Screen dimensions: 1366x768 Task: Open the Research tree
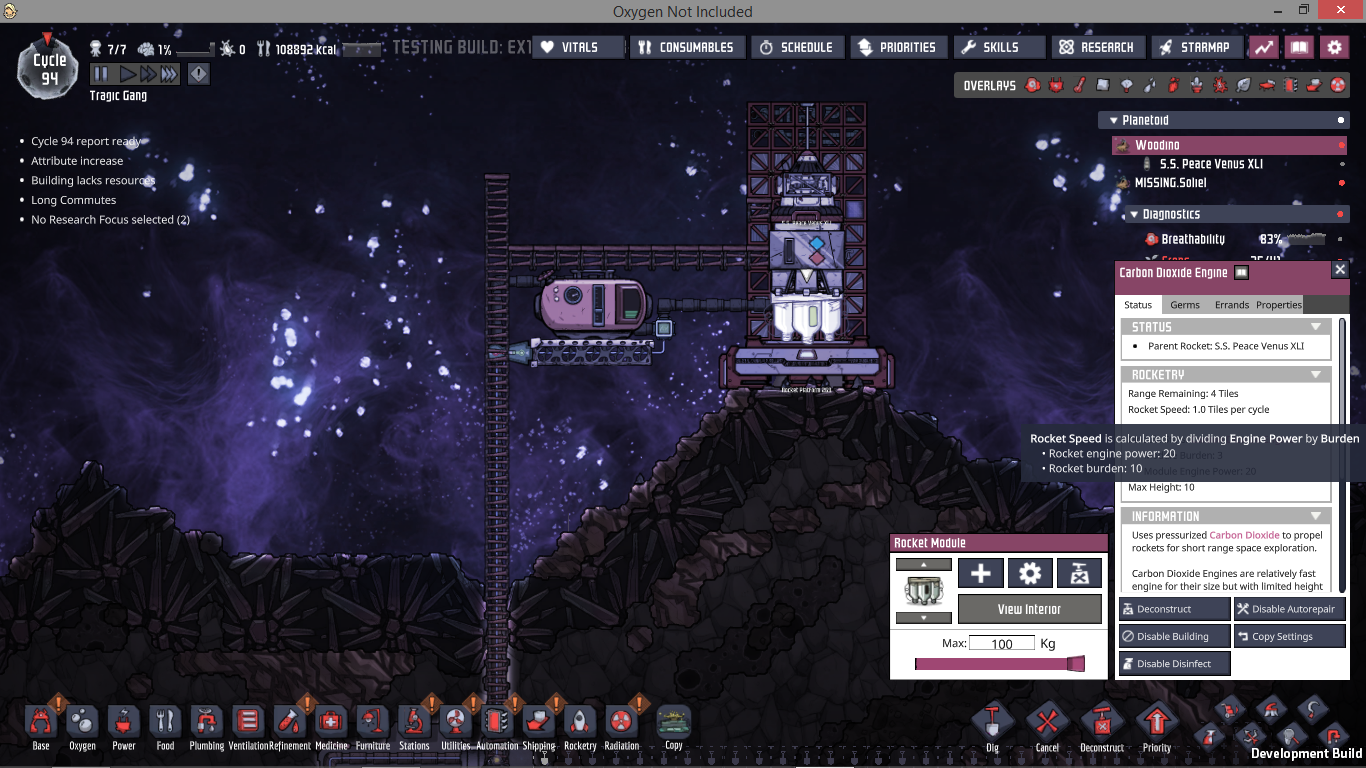pyautogui.click(x=1097, y=47)
